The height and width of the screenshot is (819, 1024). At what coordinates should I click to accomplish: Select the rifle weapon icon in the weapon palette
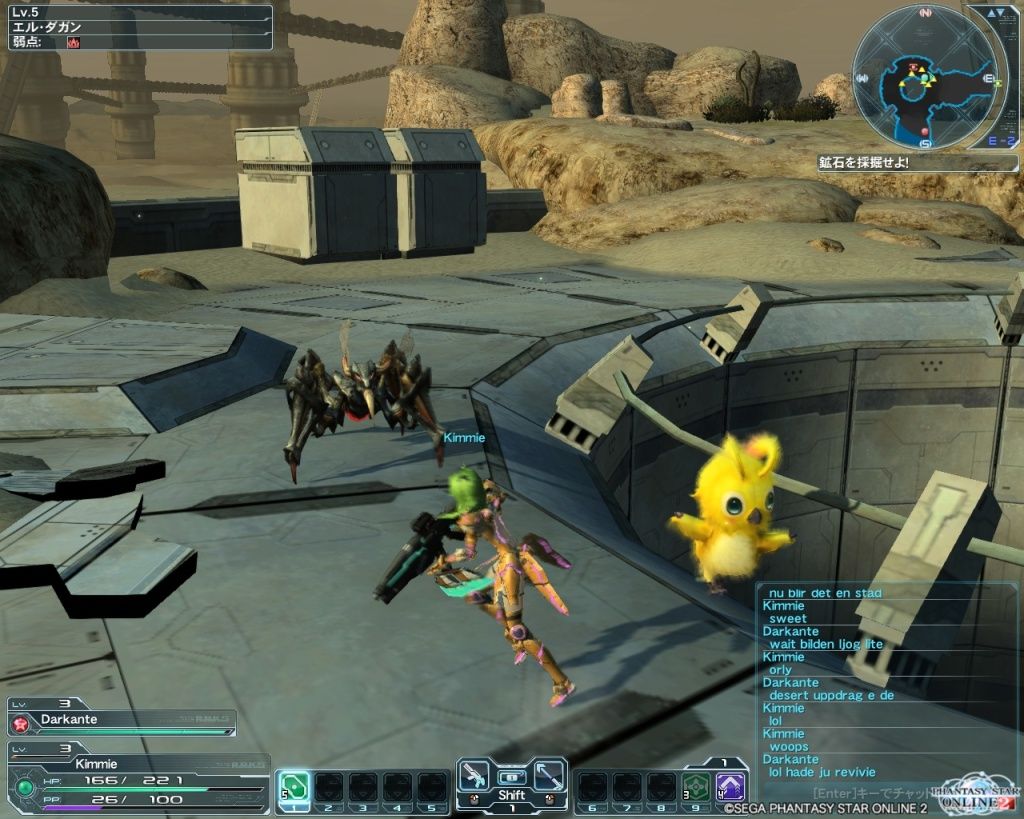click(474, 775)
